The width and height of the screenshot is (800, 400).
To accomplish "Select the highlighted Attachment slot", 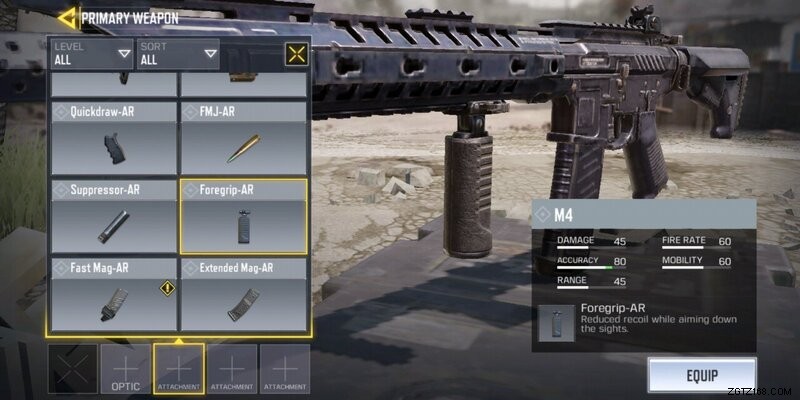I will tap(179, 368).
